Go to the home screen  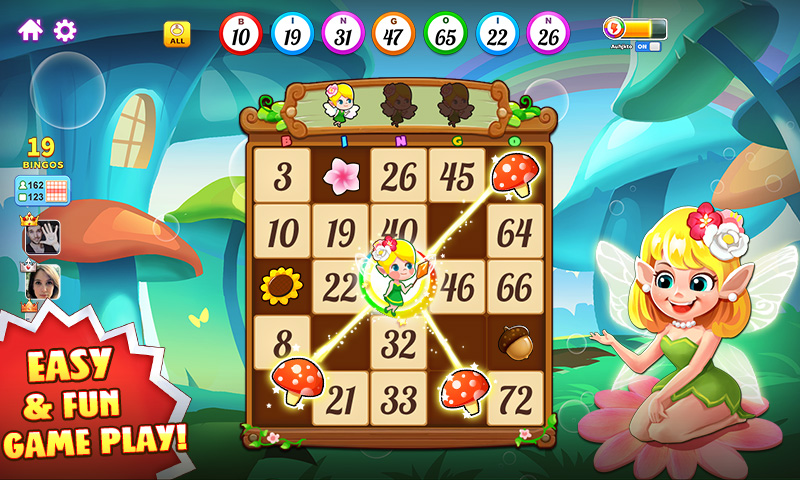30,30
